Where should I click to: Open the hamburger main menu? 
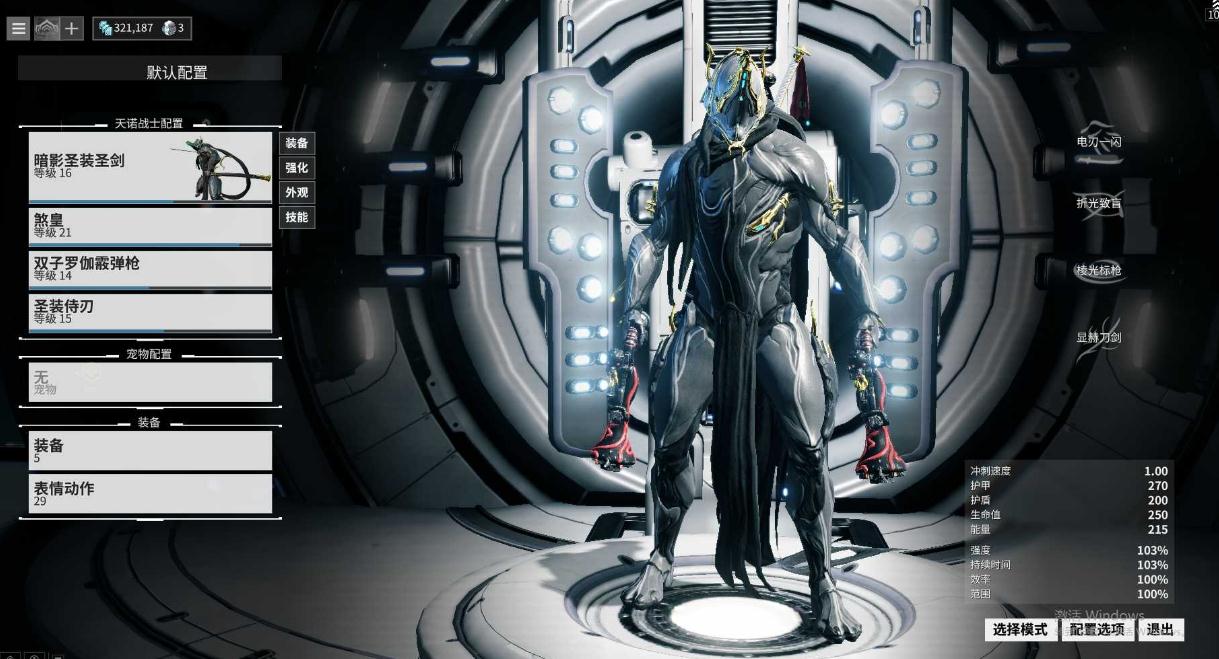tap(18, 29)
